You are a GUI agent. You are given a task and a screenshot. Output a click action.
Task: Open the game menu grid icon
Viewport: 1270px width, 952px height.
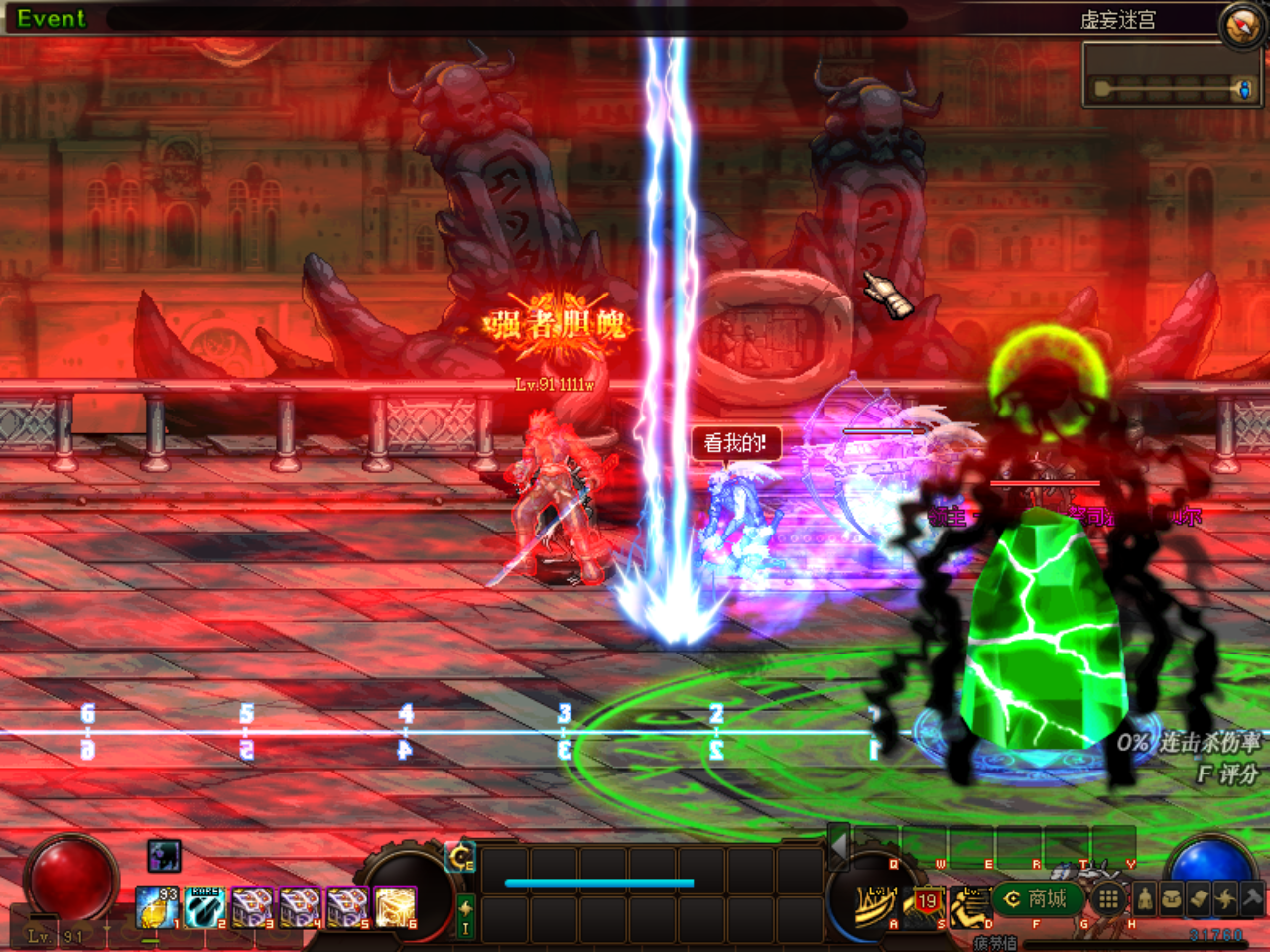coord(1108,898)
